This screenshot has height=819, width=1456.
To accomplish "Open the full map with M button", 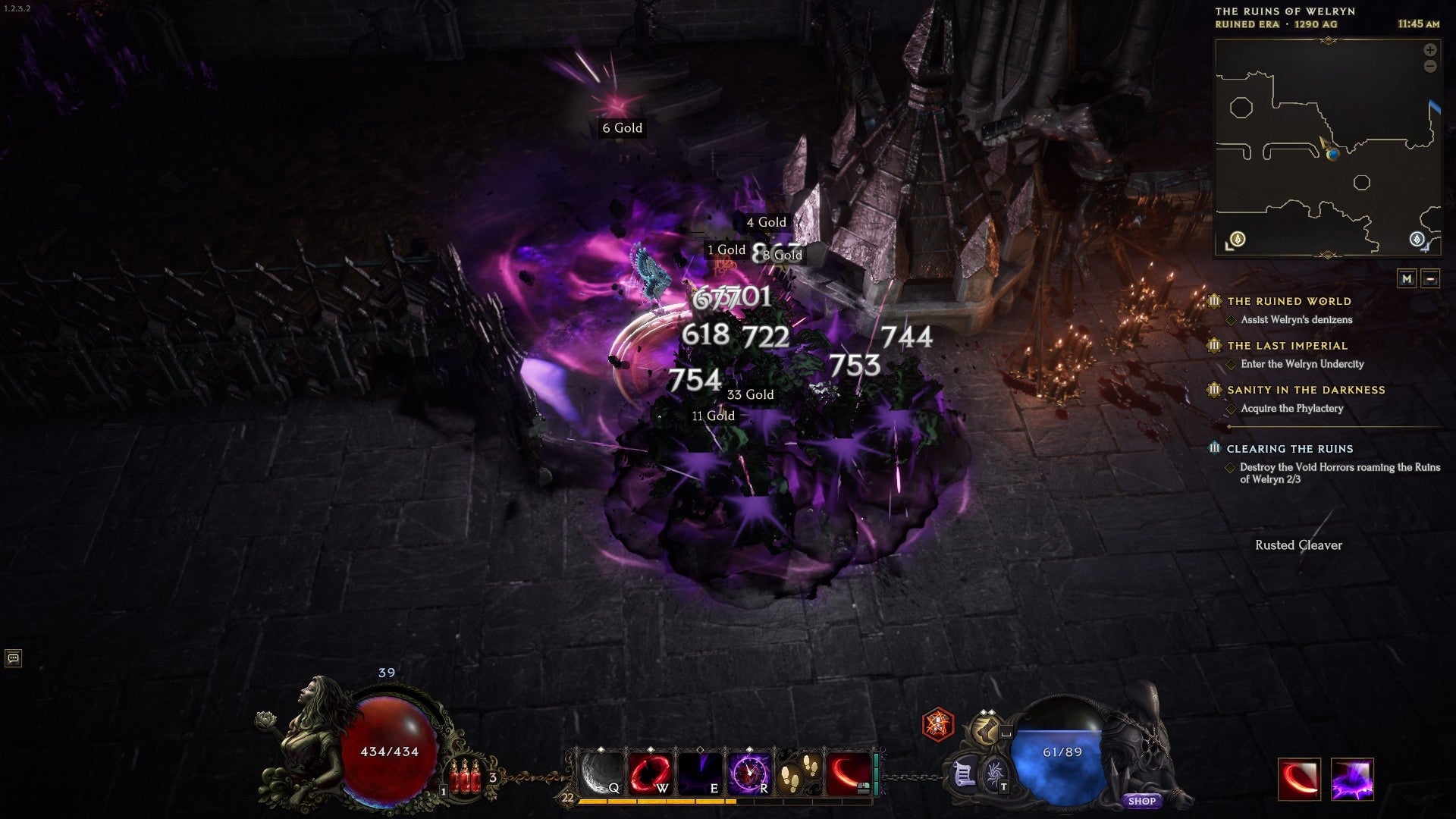I will click(x=1407, y=278).
